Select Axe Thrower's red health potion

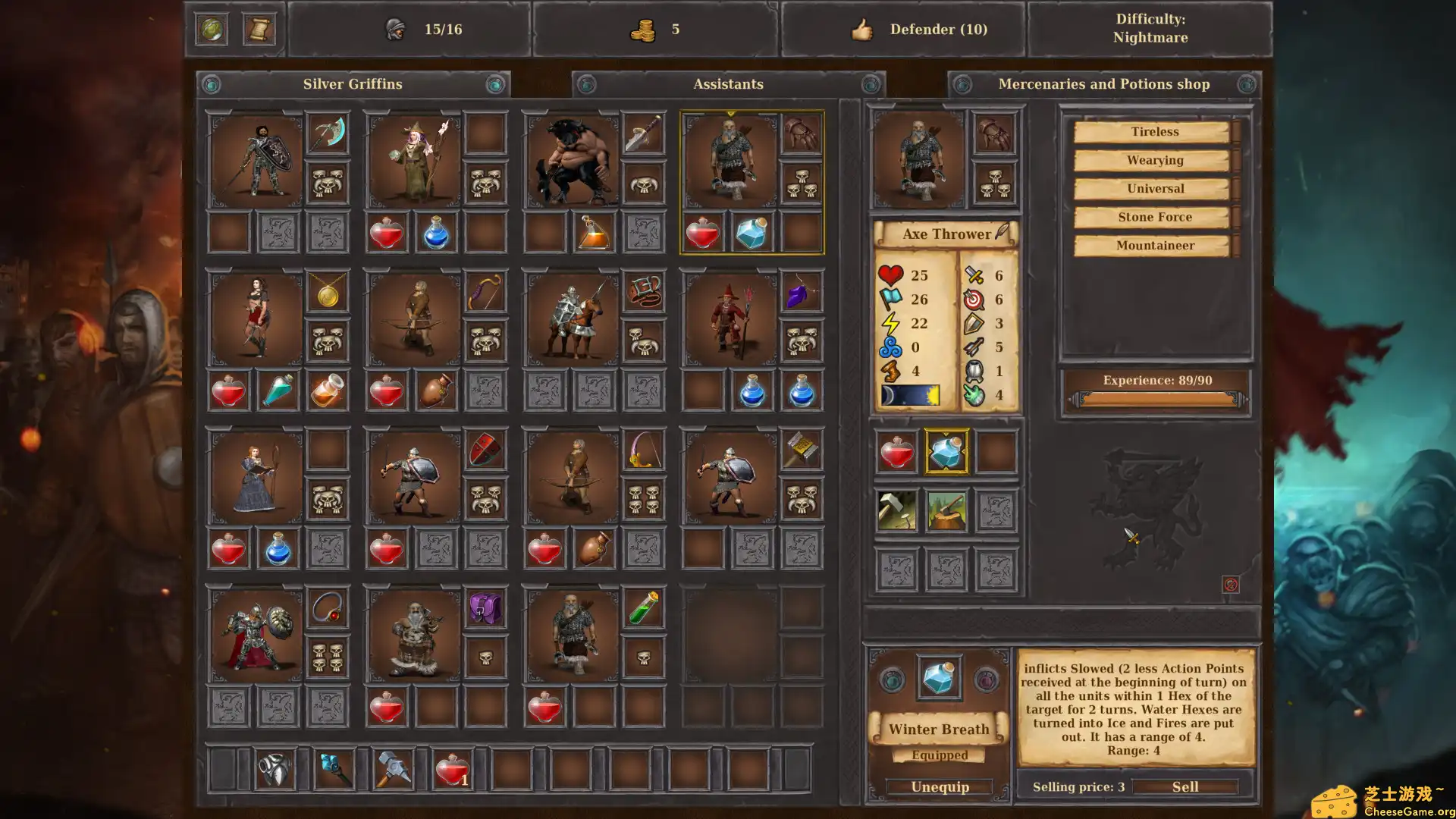[x=896, y=453]
